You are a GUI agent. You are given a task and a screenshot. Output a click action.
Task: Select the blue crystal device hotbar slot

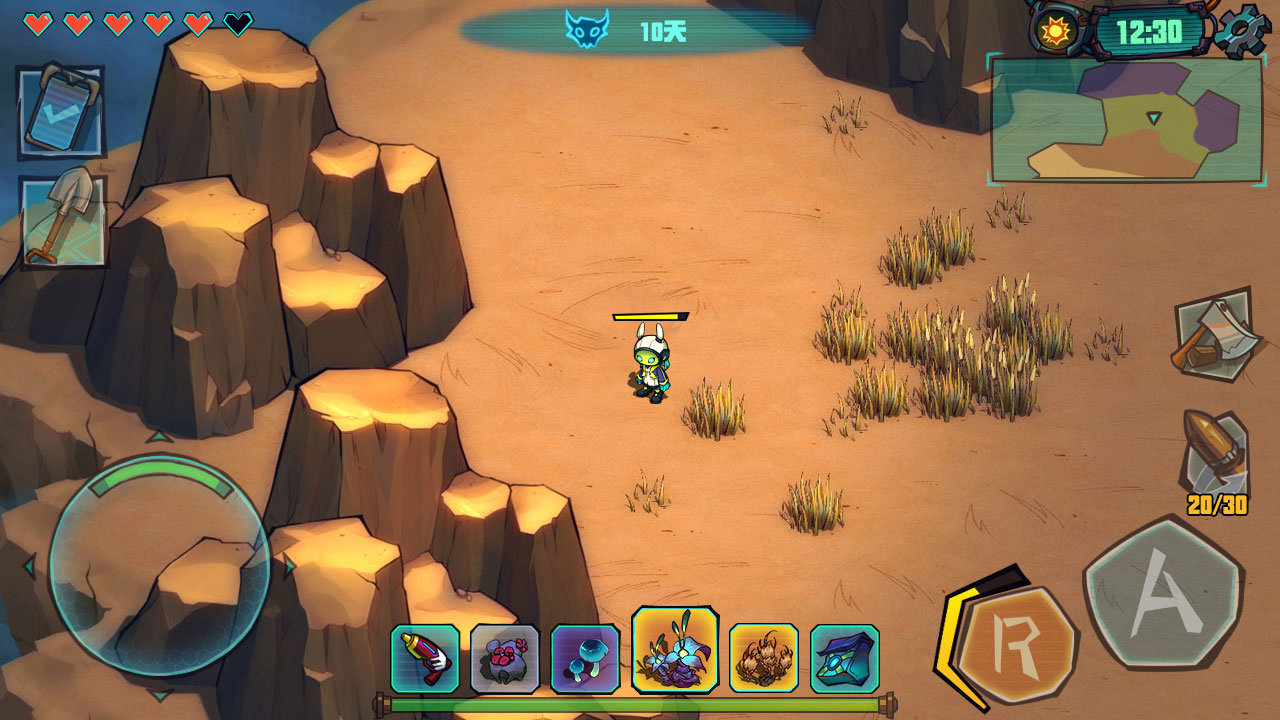click(845, 659)
